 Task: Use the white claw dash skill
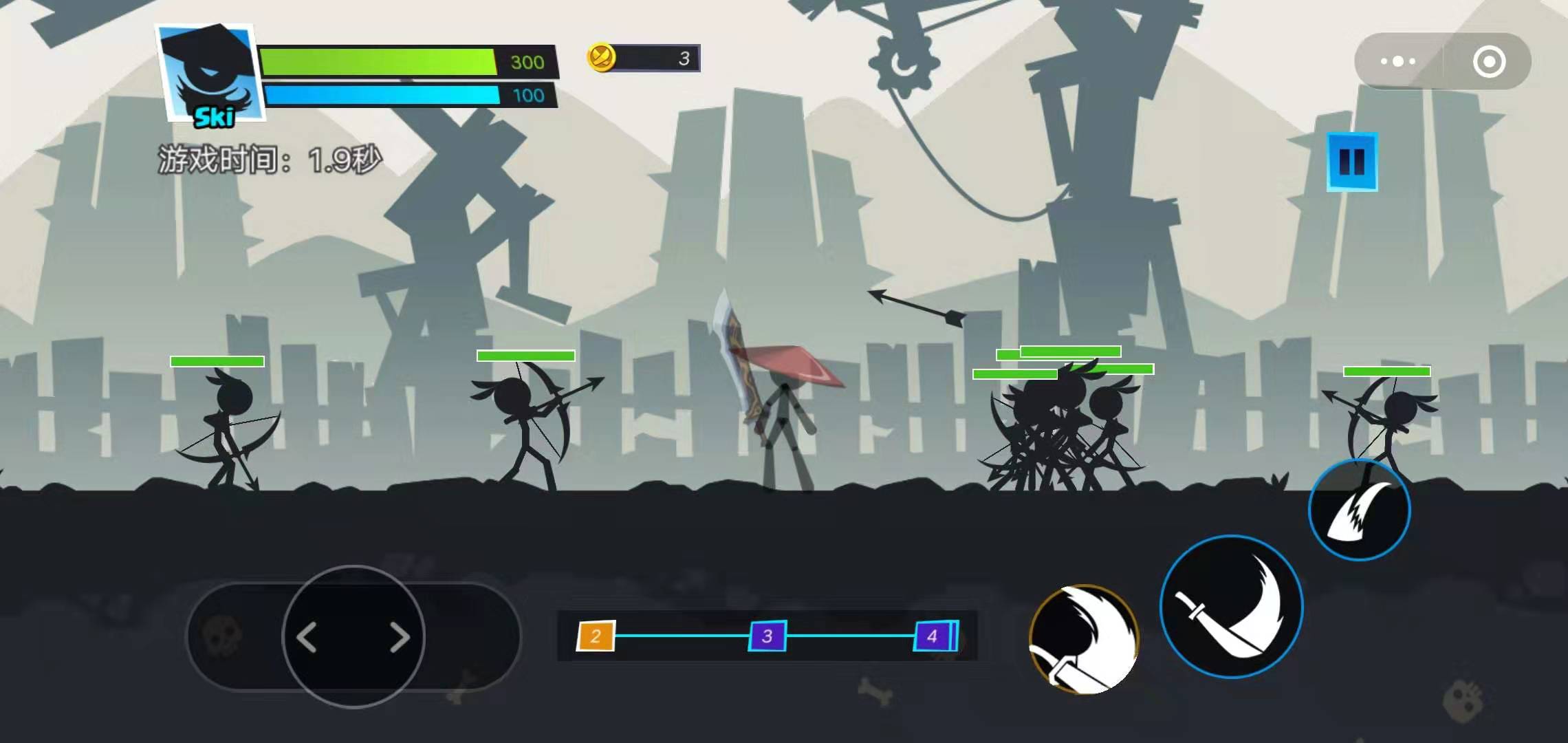(x=1359, y=510)
